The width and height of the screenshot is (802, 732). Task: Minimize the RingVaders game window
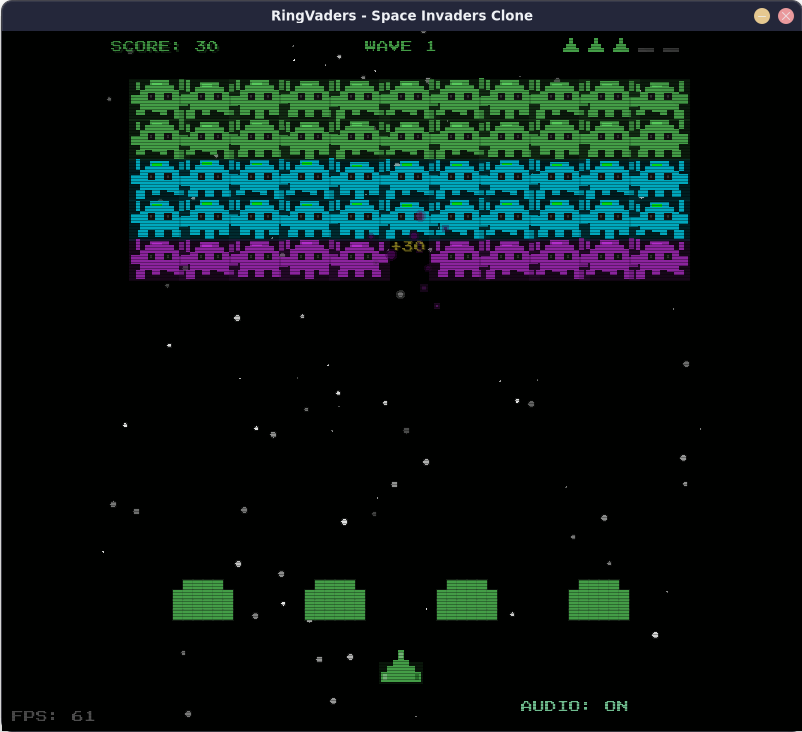762,16
